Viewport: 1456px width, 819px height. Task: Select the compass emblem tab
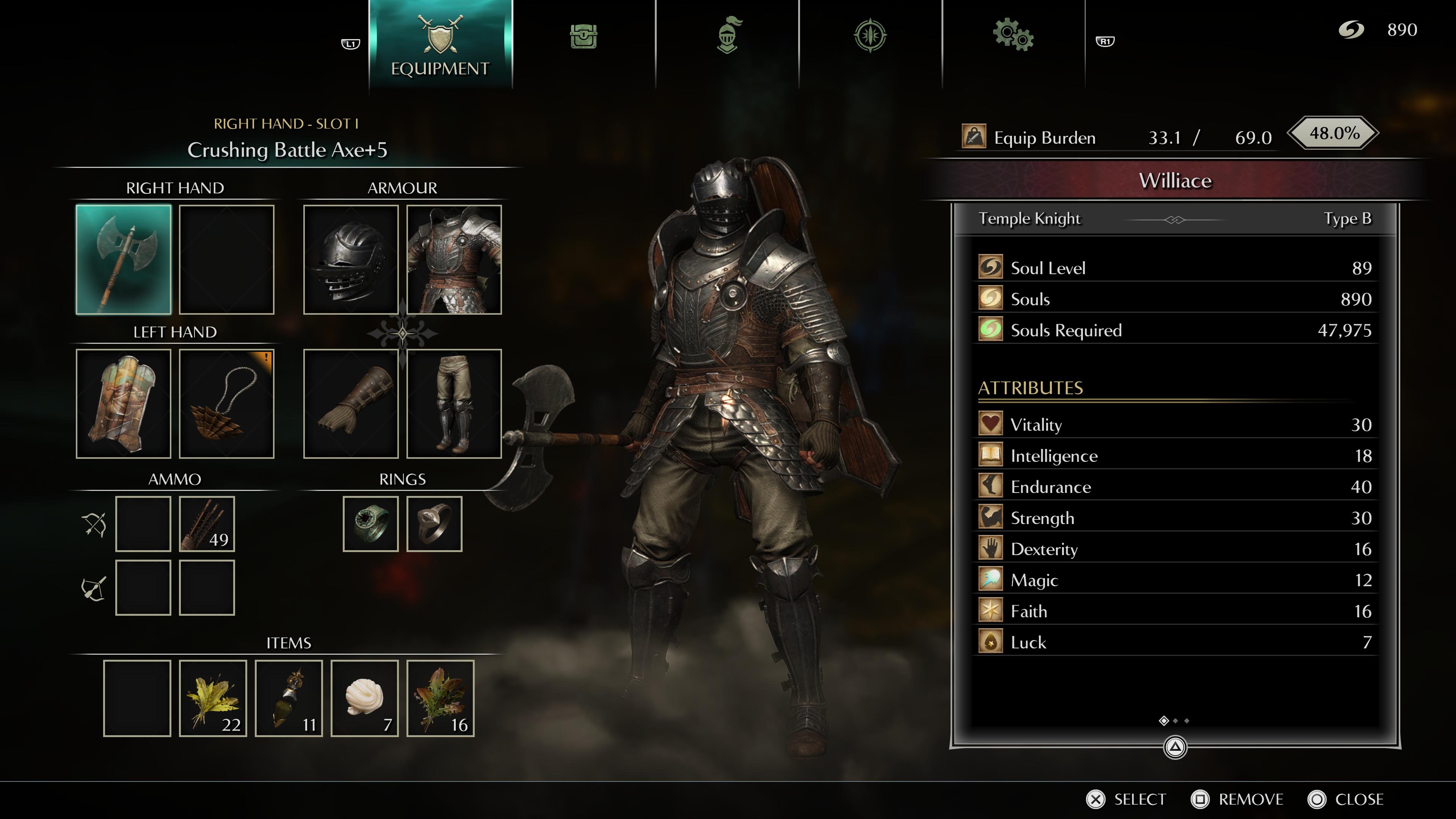tap(870, 36)
